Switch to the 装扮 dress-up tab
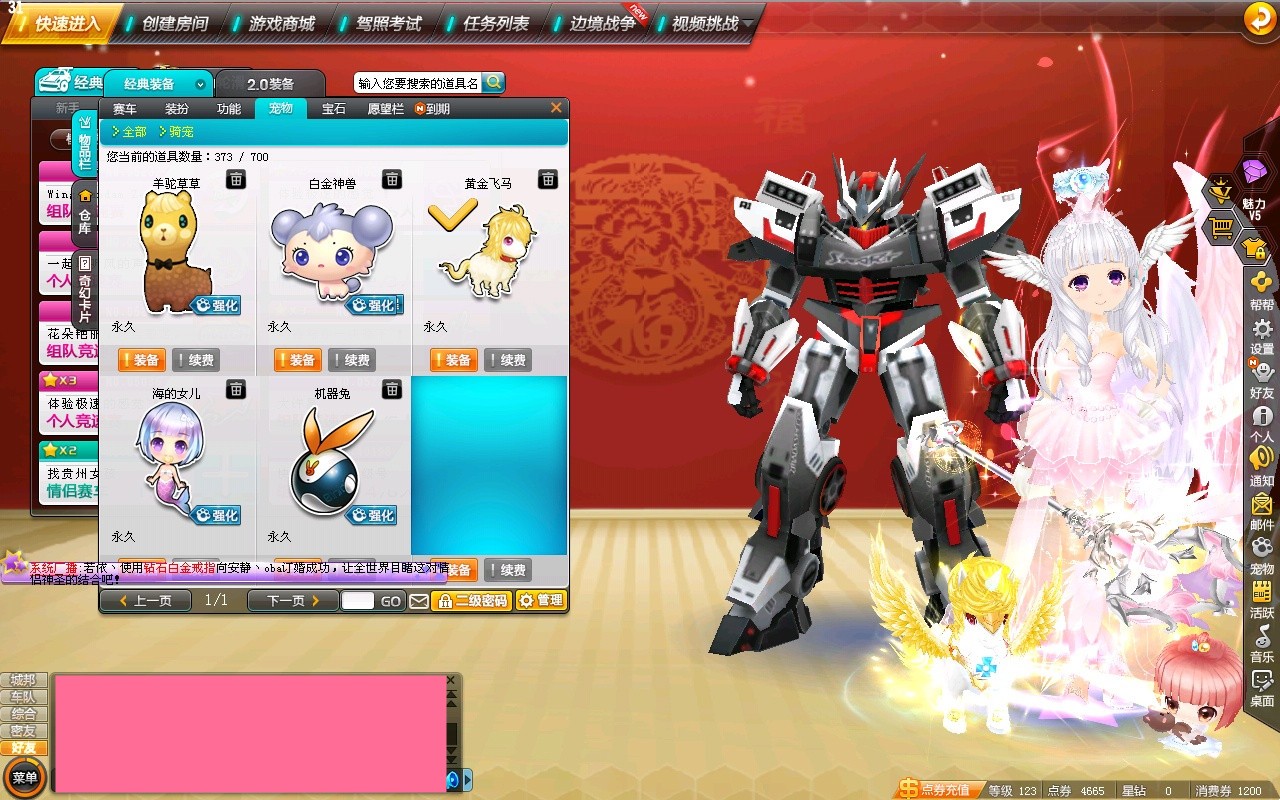Screen dimensions: 1280x800 click(177, 109)
